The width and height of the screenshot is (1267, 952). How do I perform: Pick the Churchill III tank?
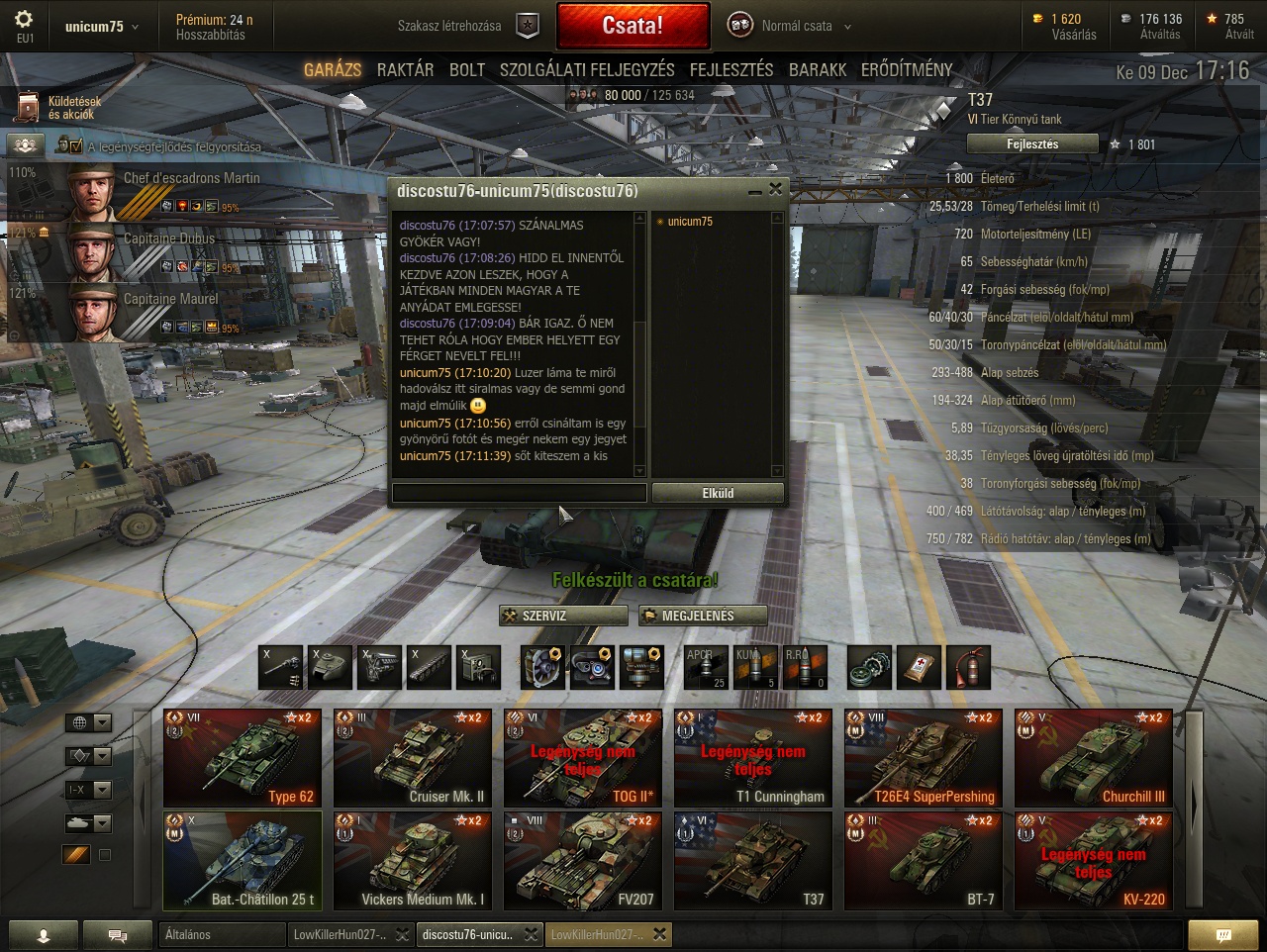tap(1094, 758)
